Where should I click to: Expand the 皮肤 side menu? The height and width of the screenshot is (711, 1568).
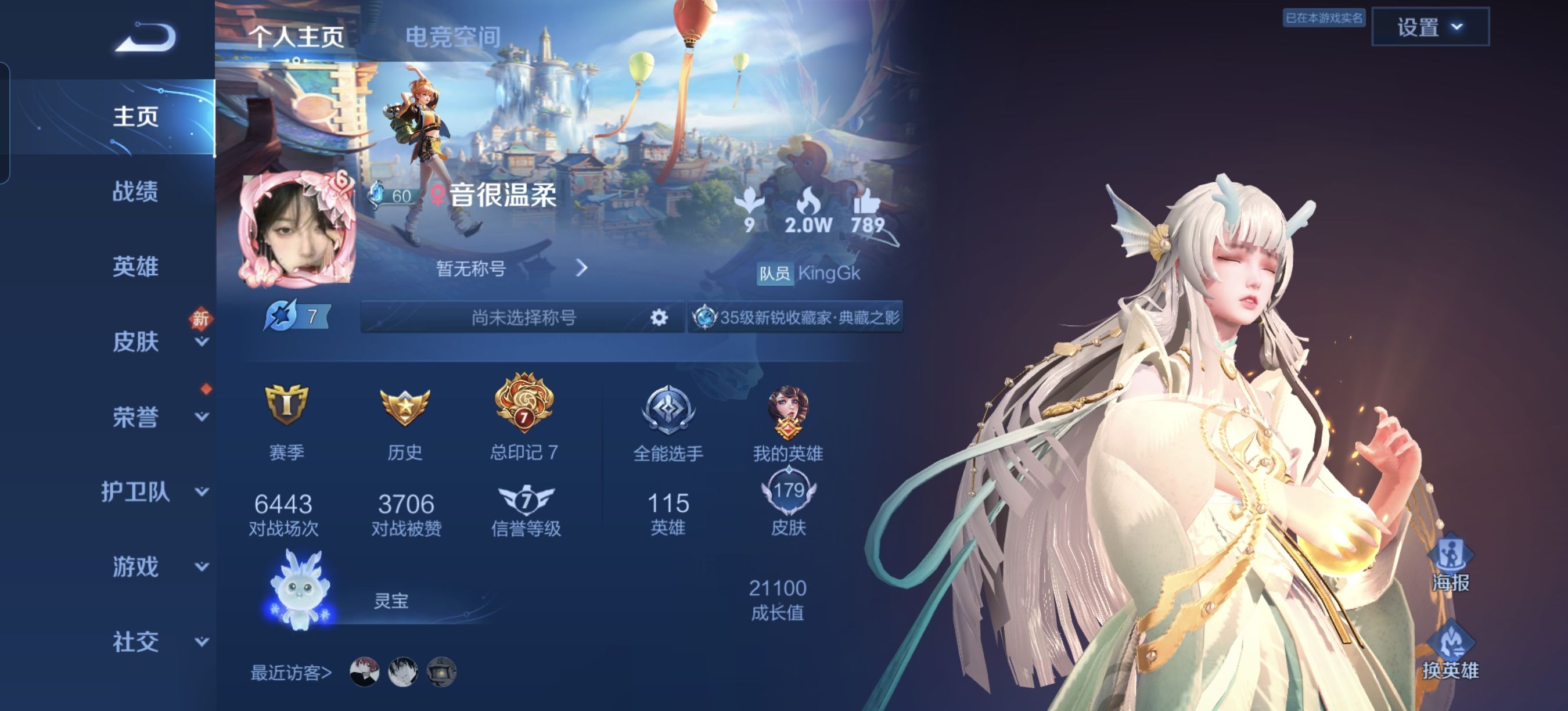136,342
